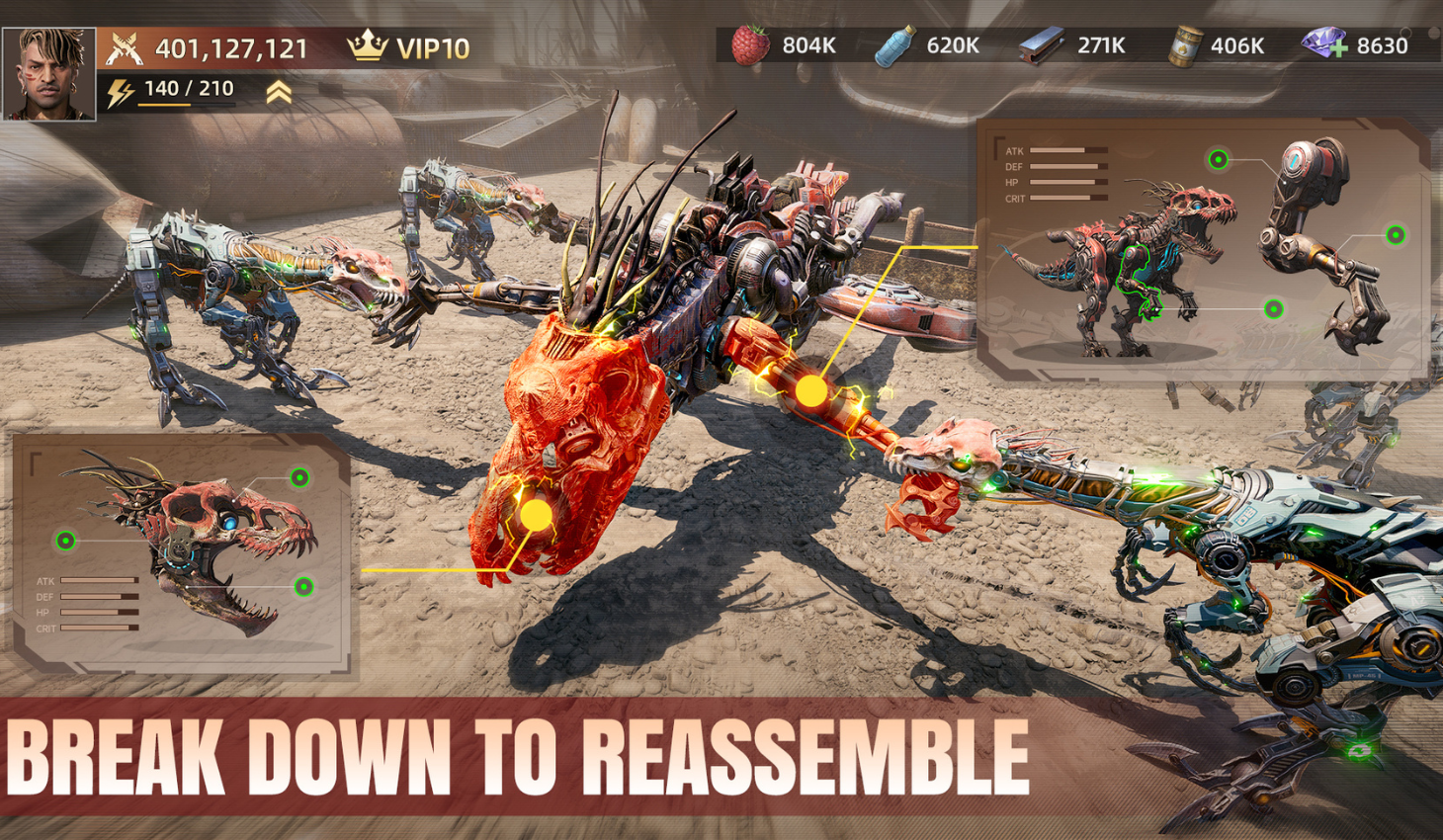Open the mechanical arm part stats panel

[x=1202, y=249]
